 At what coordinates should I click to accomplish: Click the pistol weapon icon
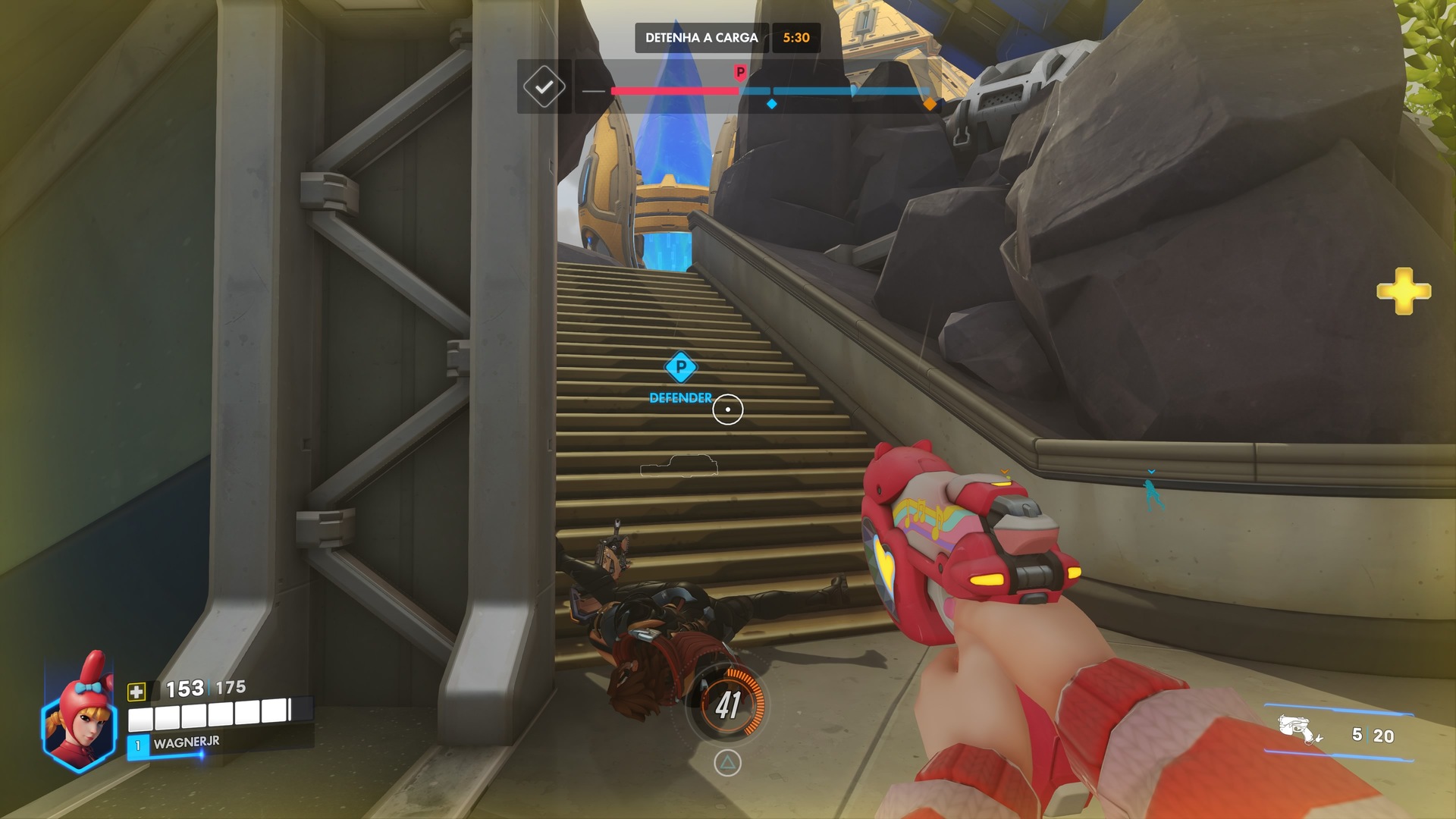pyautogui.click(x=1300, y=730)
